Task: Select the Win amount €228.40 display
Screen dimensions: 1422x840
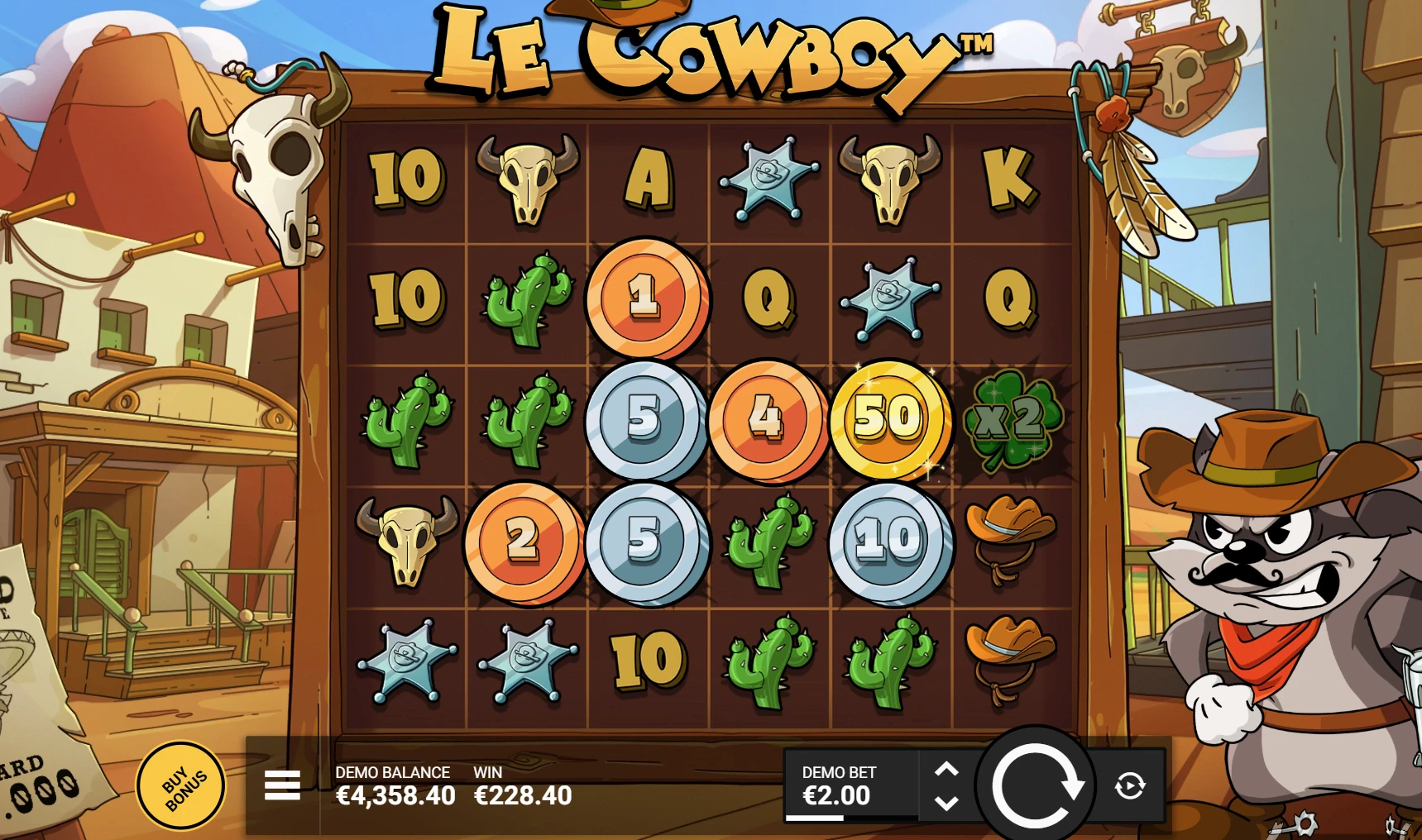Action: click(524, 796)
